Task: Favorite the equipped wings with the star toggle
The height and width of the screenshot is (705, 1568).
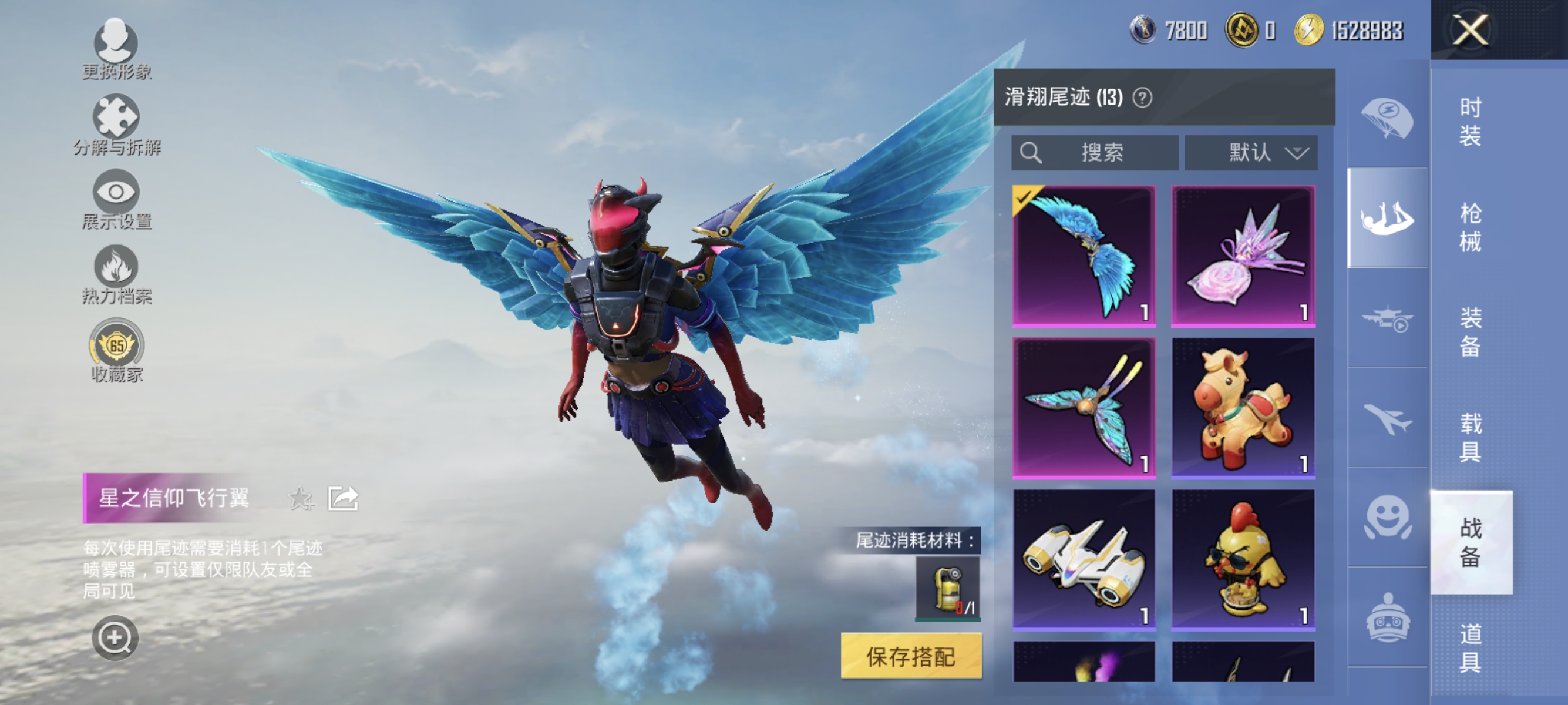Action: click(300, 499)
